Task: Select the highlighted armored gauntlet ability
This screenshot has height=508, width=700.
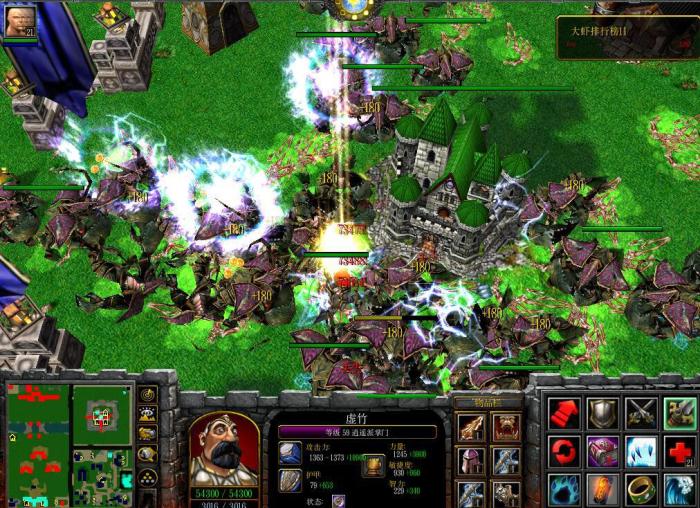Action: pyautogui.click(x=680, y=412)
